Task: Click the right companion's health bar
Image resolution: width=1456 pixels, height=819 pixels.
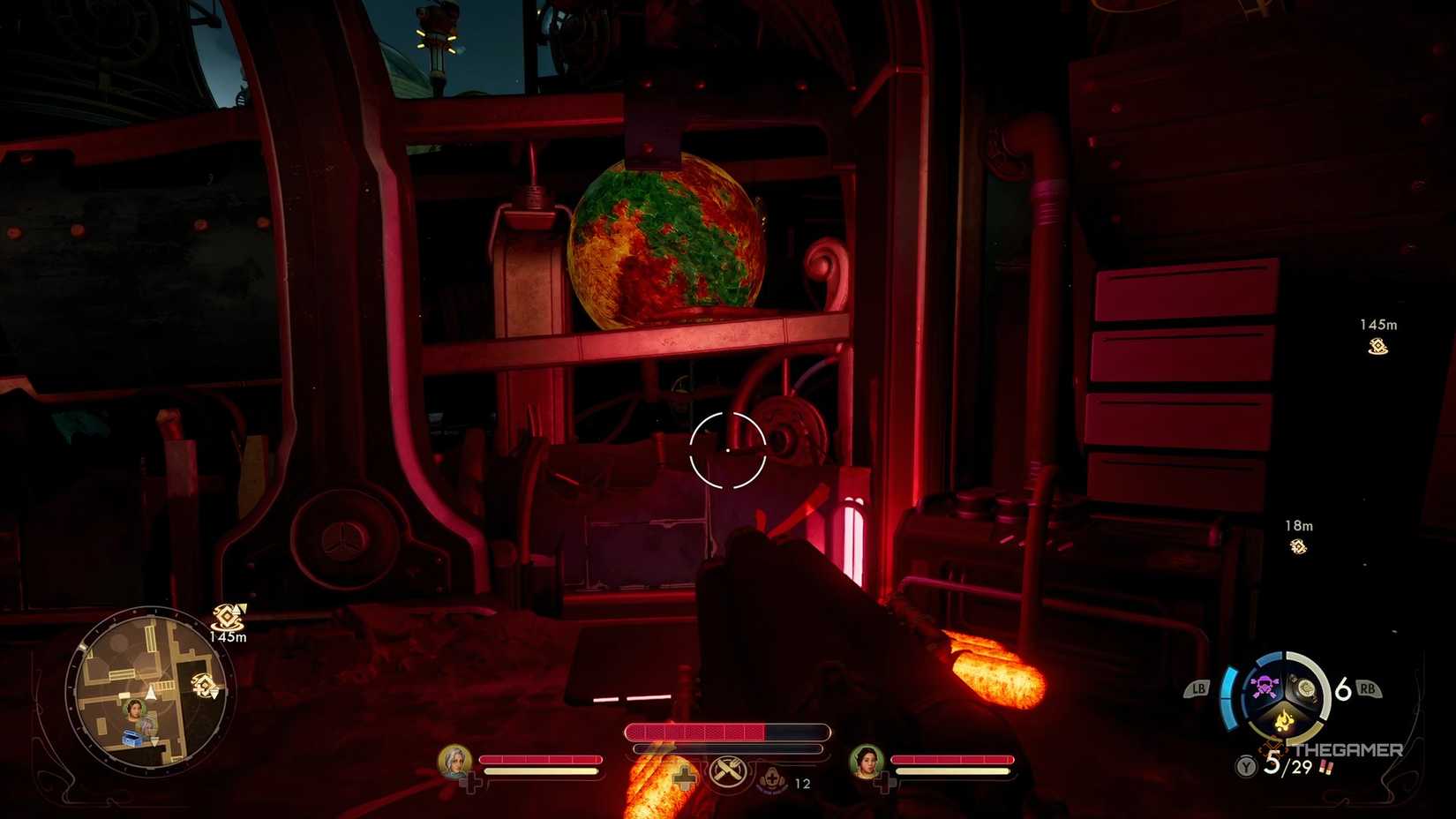Action: [953, 760]
